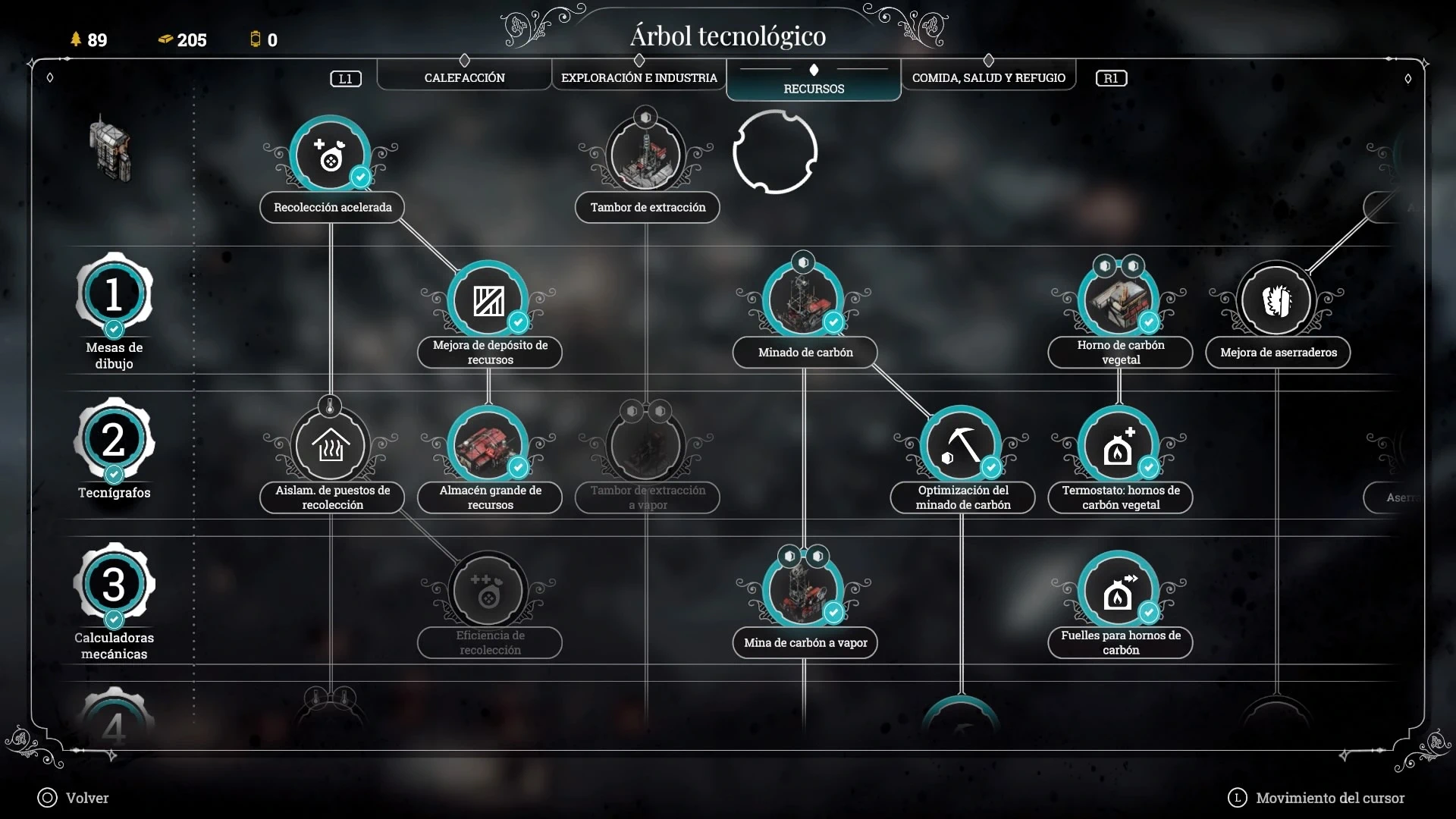The width and height of the screenshot is (1456, 819).
Task: Select the Recursos tab
Action: [814, 88]
